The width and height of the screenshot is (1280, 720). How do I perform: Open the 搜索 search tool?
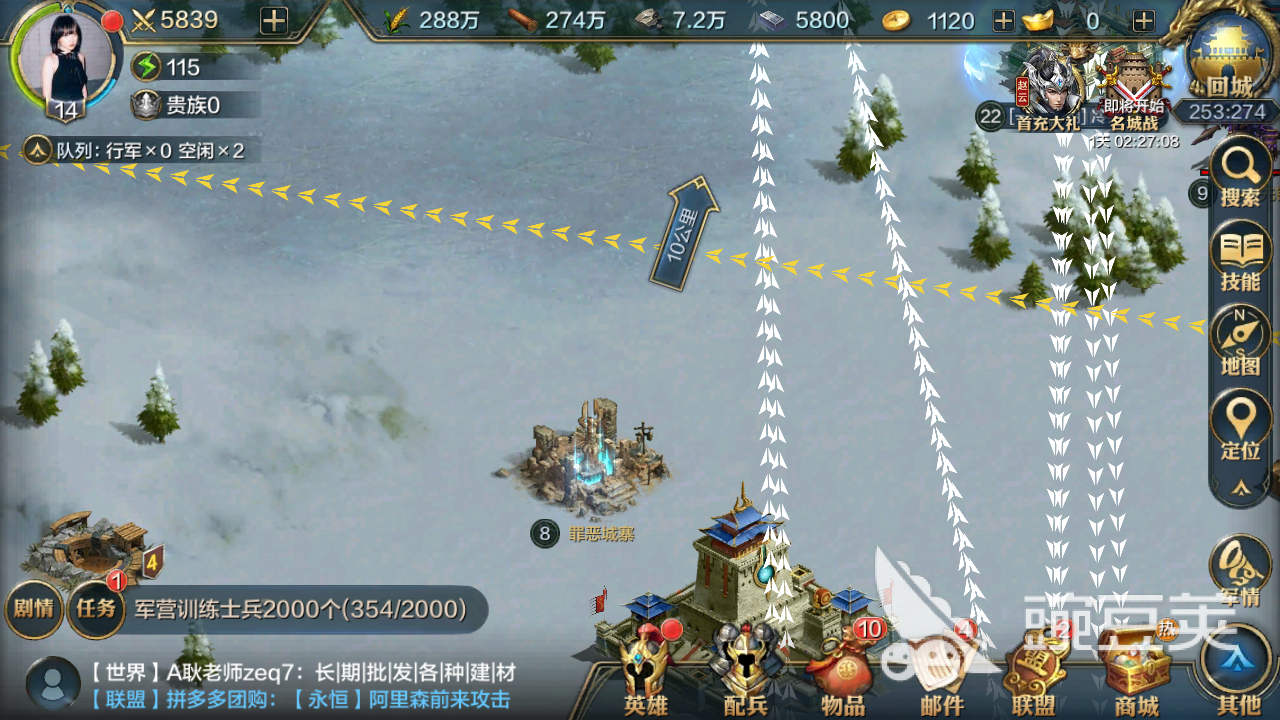click(1240, 175)
